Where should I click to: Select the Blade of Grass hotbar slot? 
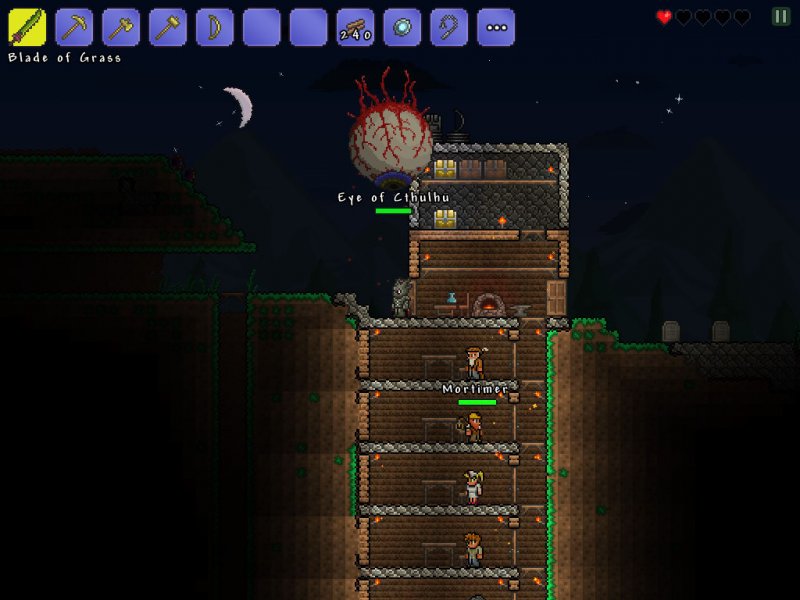tap(27, 27)
